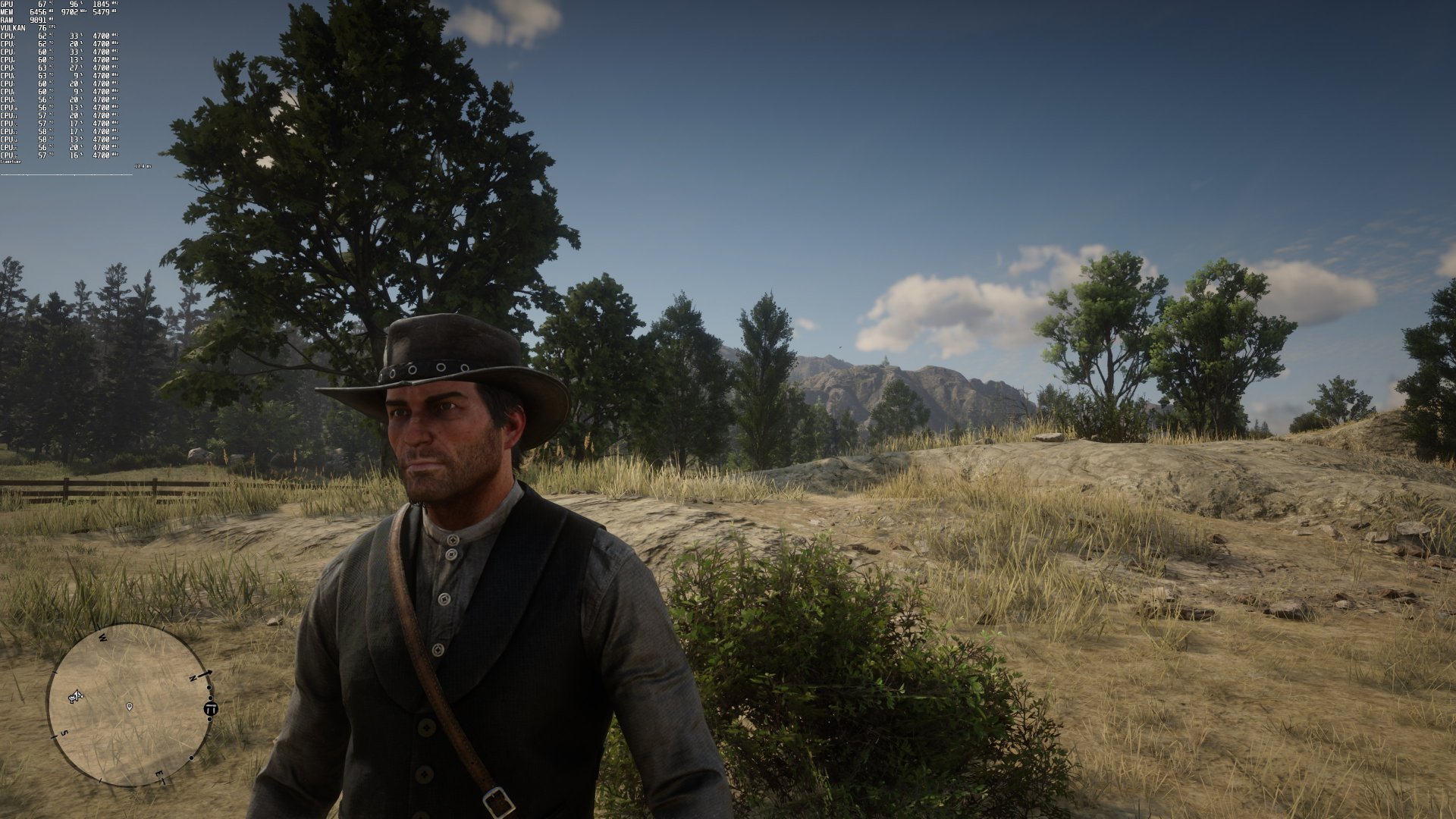This screenshot has height=819, width=1456.
Task: Select the 'S' compass letter on the minimap
Action: [x=64, y=732]
